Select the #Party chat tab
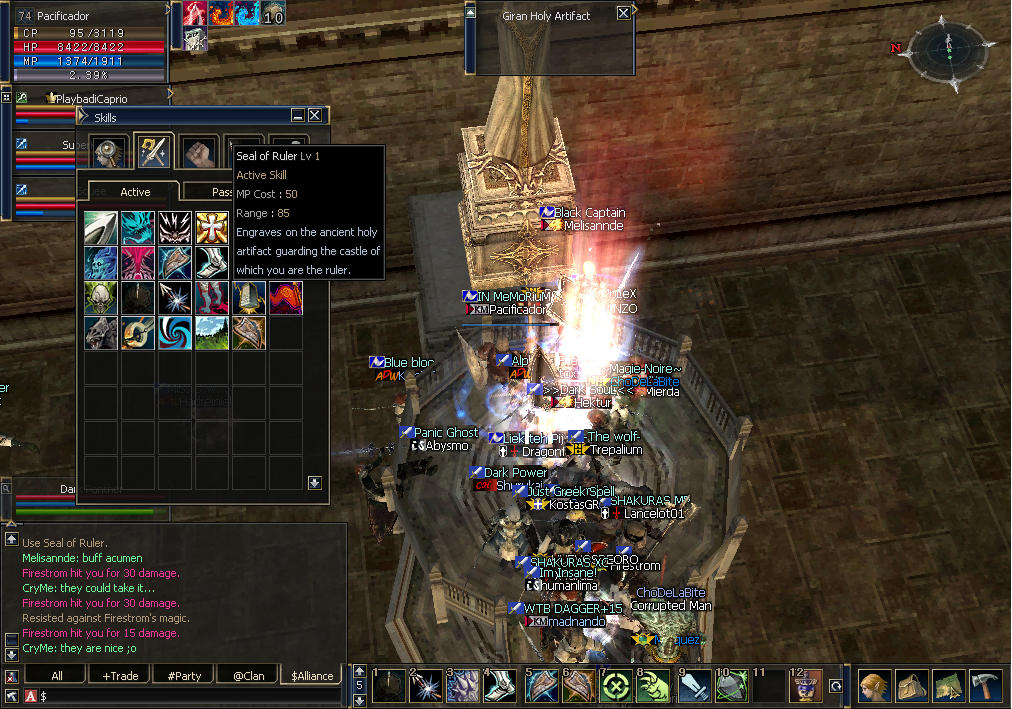 pyautogui.click(x=184, y=676)
